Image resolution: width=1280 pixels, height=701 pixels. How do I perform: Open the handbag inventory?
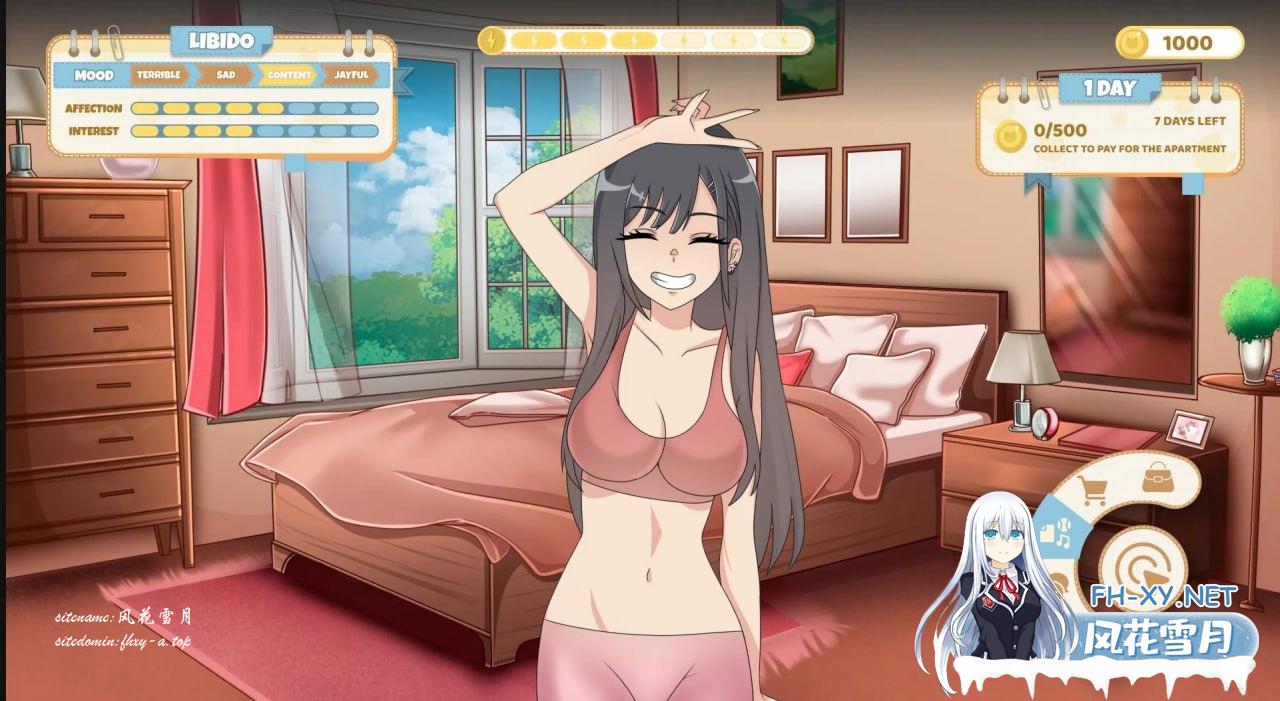[1158, 476]
